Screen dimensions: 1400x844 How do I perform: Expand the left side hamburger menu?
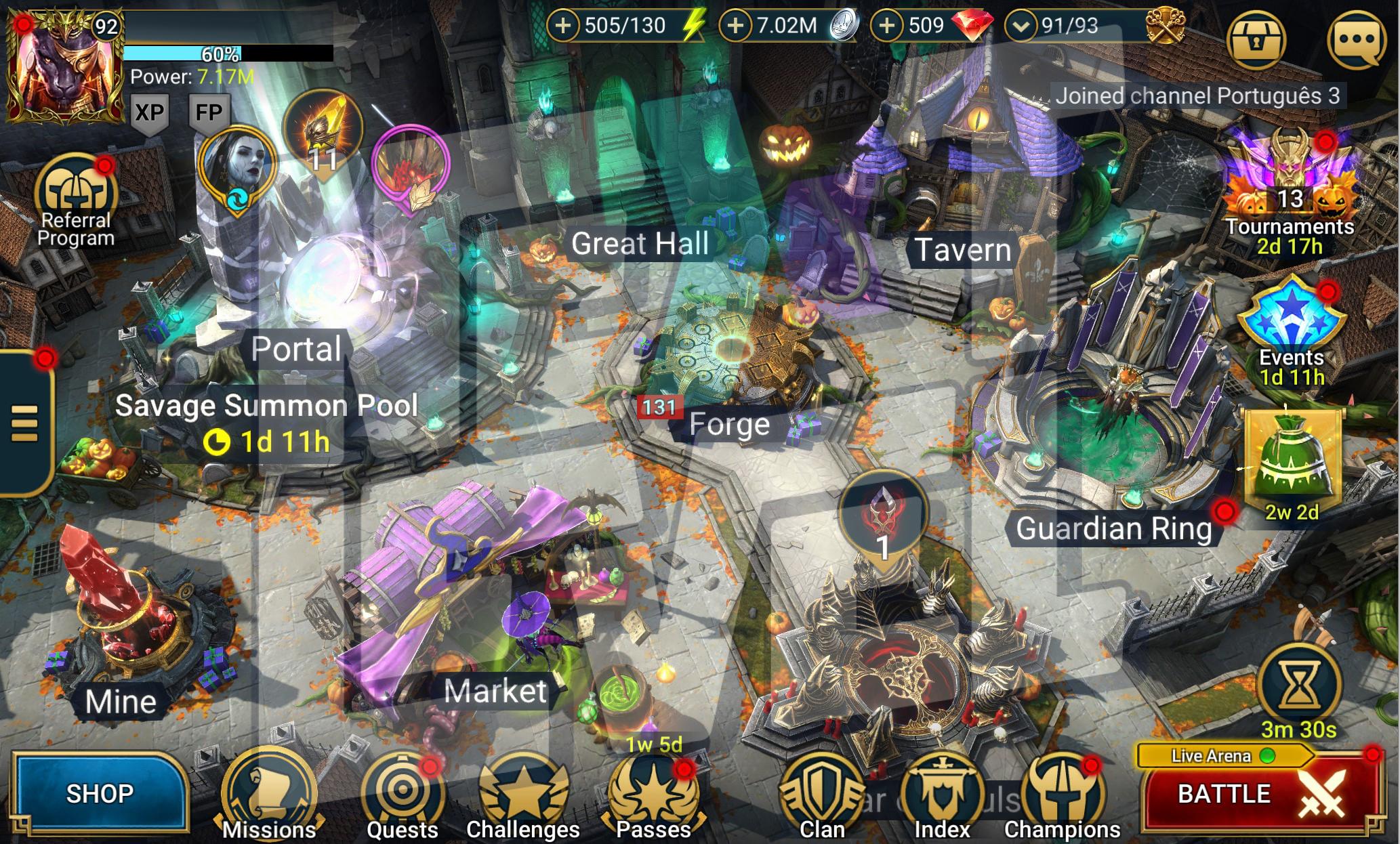click(x=24, y=423)
